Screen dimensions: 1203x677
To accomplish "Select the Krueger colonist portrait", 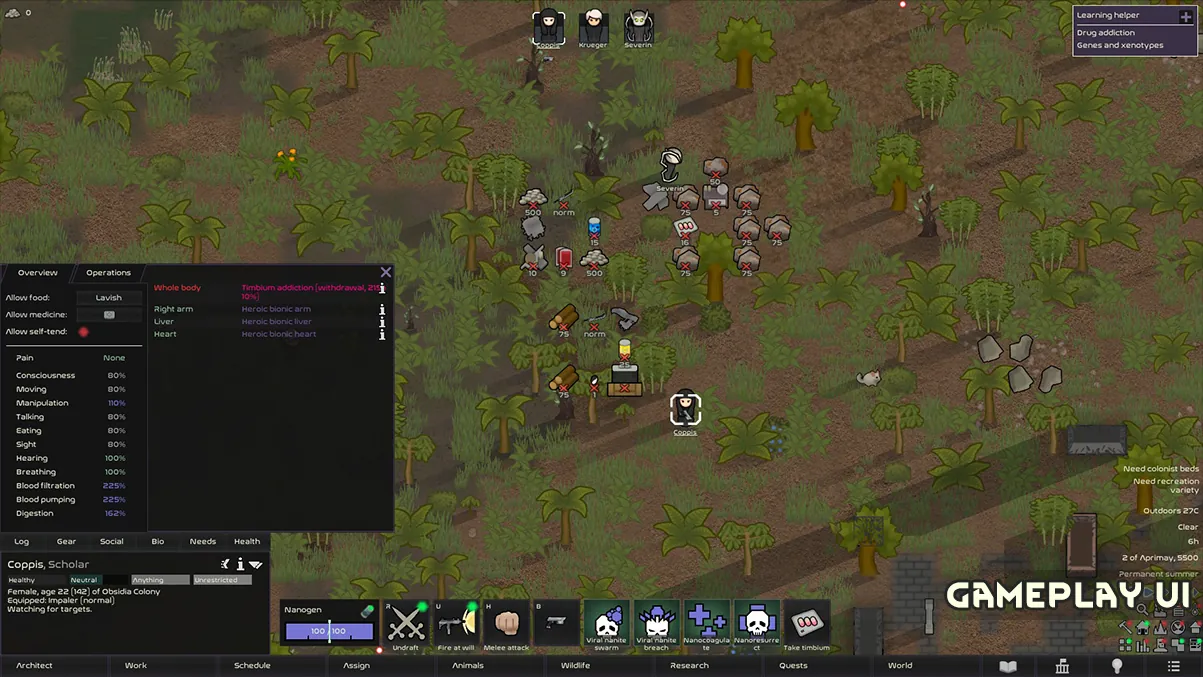I will pos(593,26).
